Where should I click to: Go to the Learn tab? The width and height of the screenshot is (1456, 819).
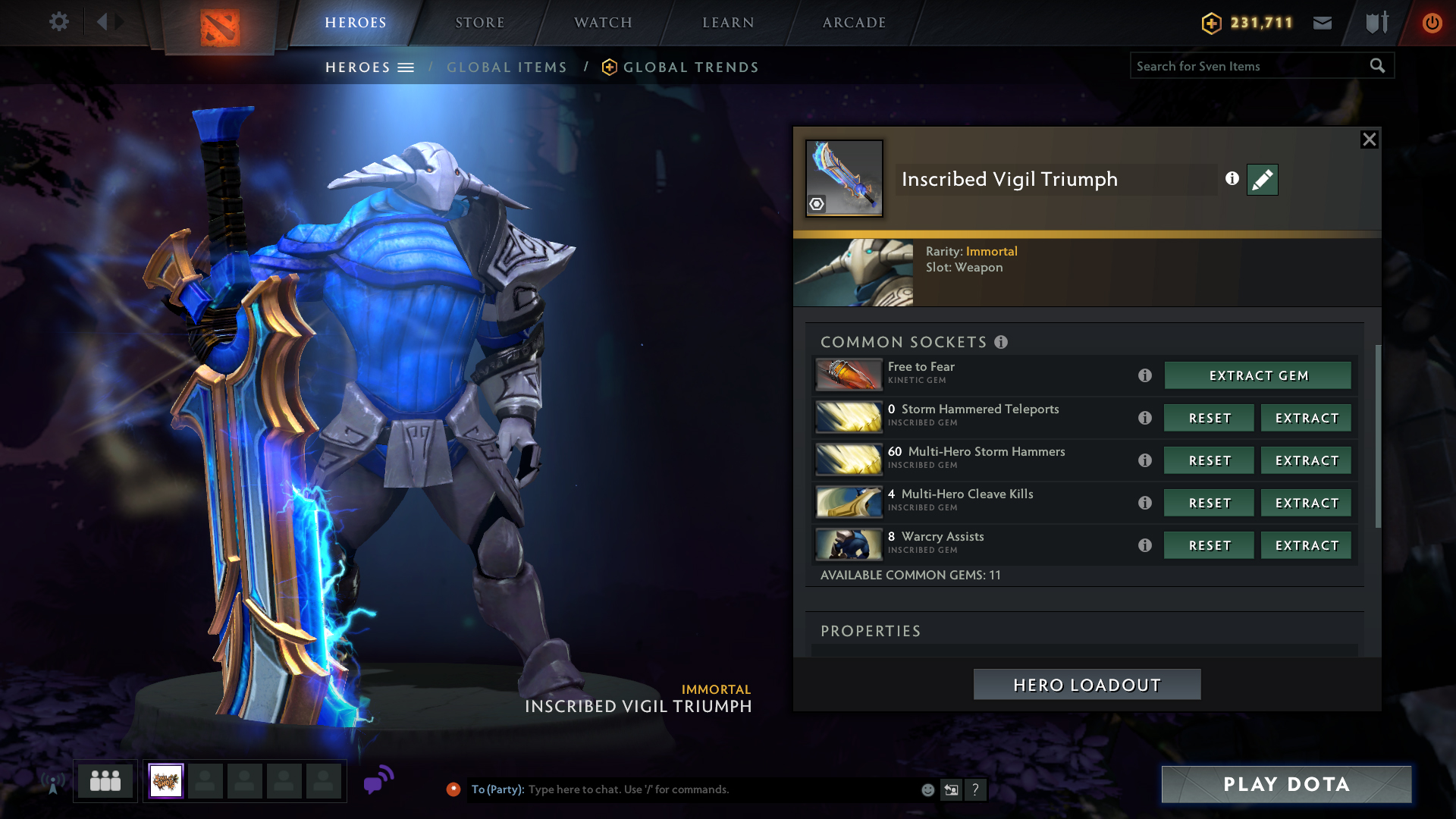tap(728, 23)
